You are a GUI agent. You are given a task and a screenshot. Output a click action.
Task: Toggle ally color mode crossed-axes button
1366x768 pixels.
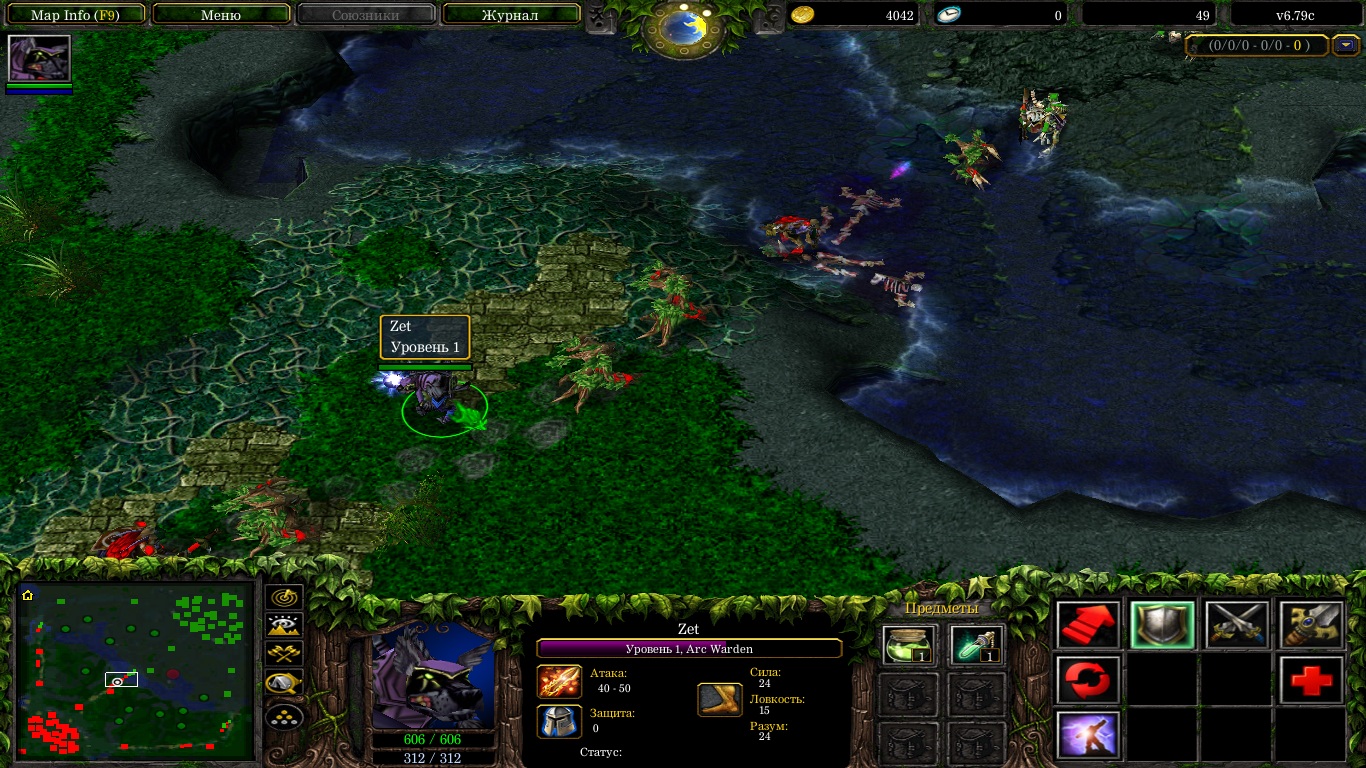(x=285, y=655)
